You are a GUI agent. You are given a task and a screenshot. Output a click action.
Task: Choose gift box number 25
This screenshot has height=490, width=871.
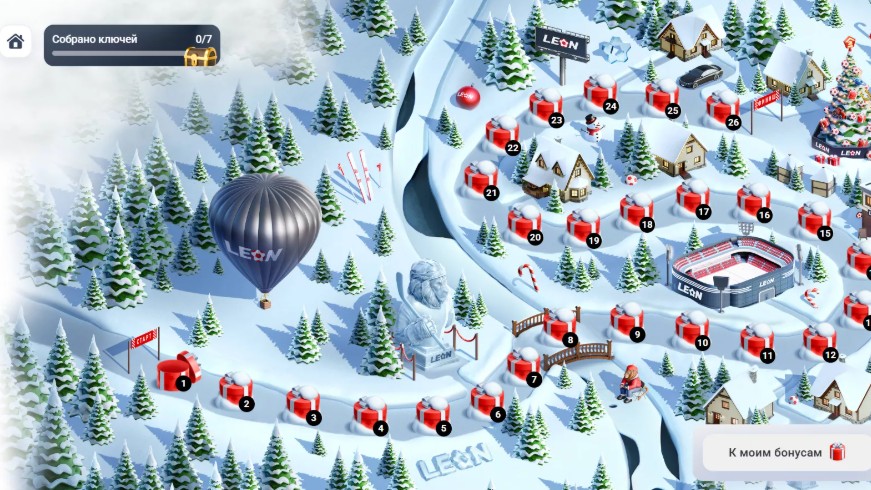coord(662,96)
